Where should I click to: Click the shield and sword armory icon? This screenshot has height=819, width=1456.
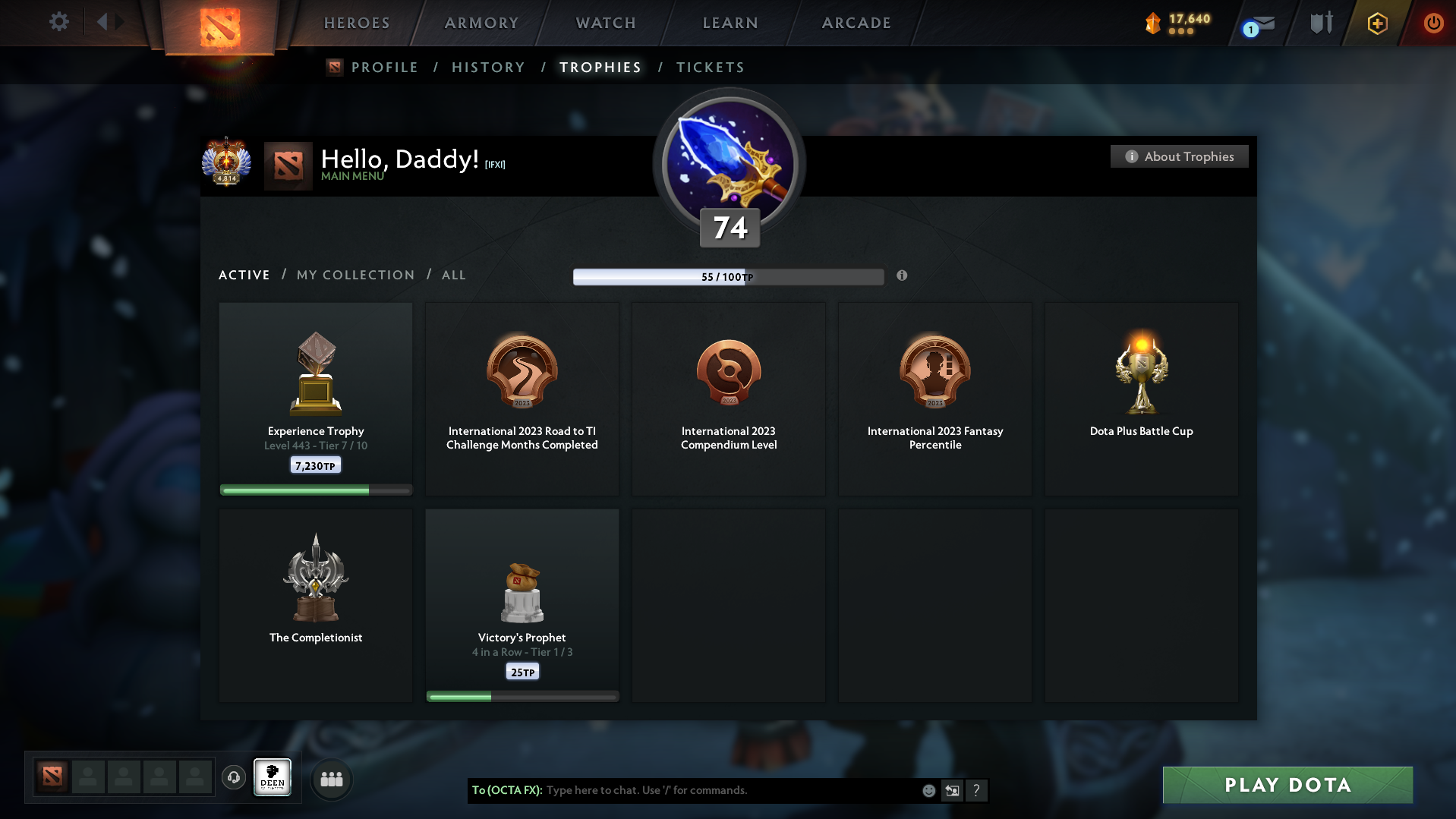click(1321, 23)
